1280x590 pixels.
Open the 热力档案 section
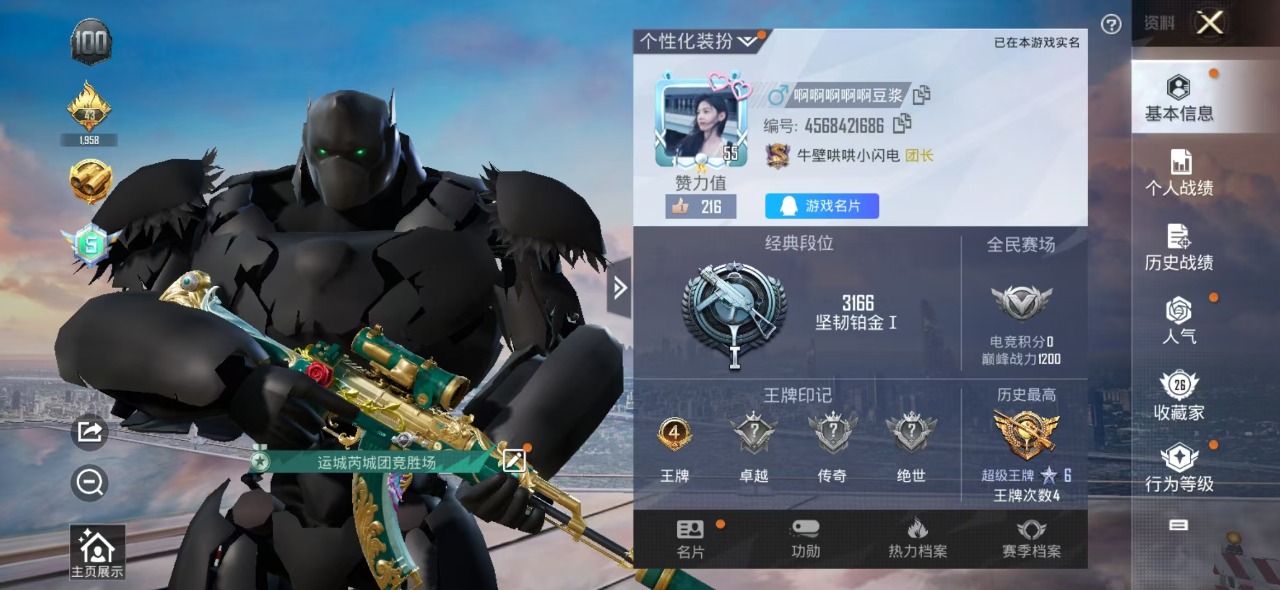point(917,539)
